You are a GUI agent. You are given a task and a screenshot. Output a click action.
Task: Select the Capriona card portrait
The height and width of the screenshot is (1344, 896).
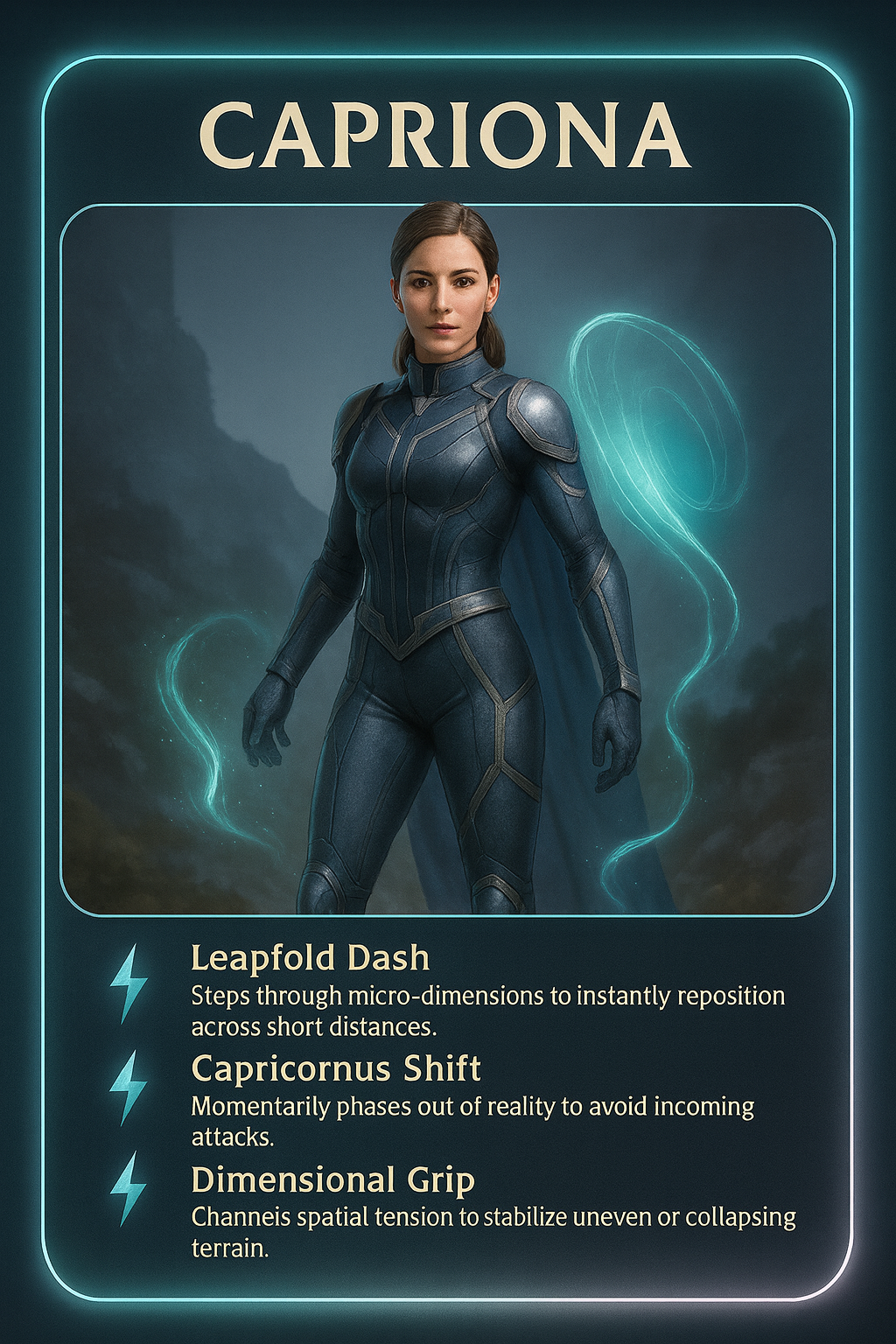click(447, 560)
